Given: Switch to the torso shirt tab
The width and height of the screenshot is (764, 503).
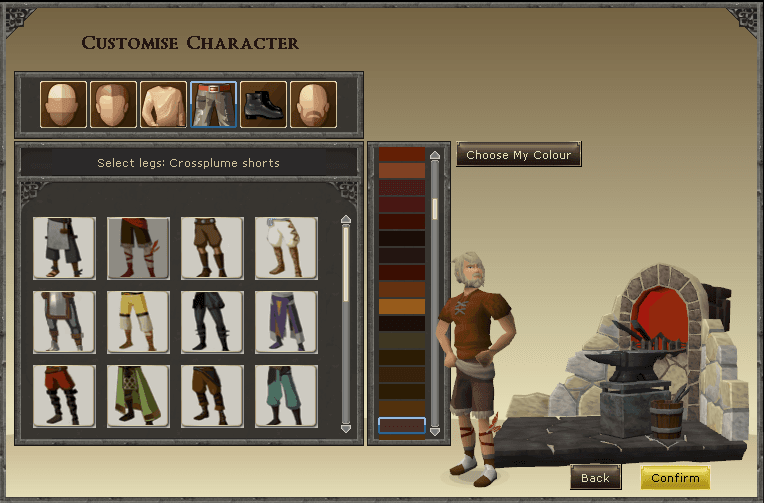Looking at the screenshot, I should tap(163, 105).
